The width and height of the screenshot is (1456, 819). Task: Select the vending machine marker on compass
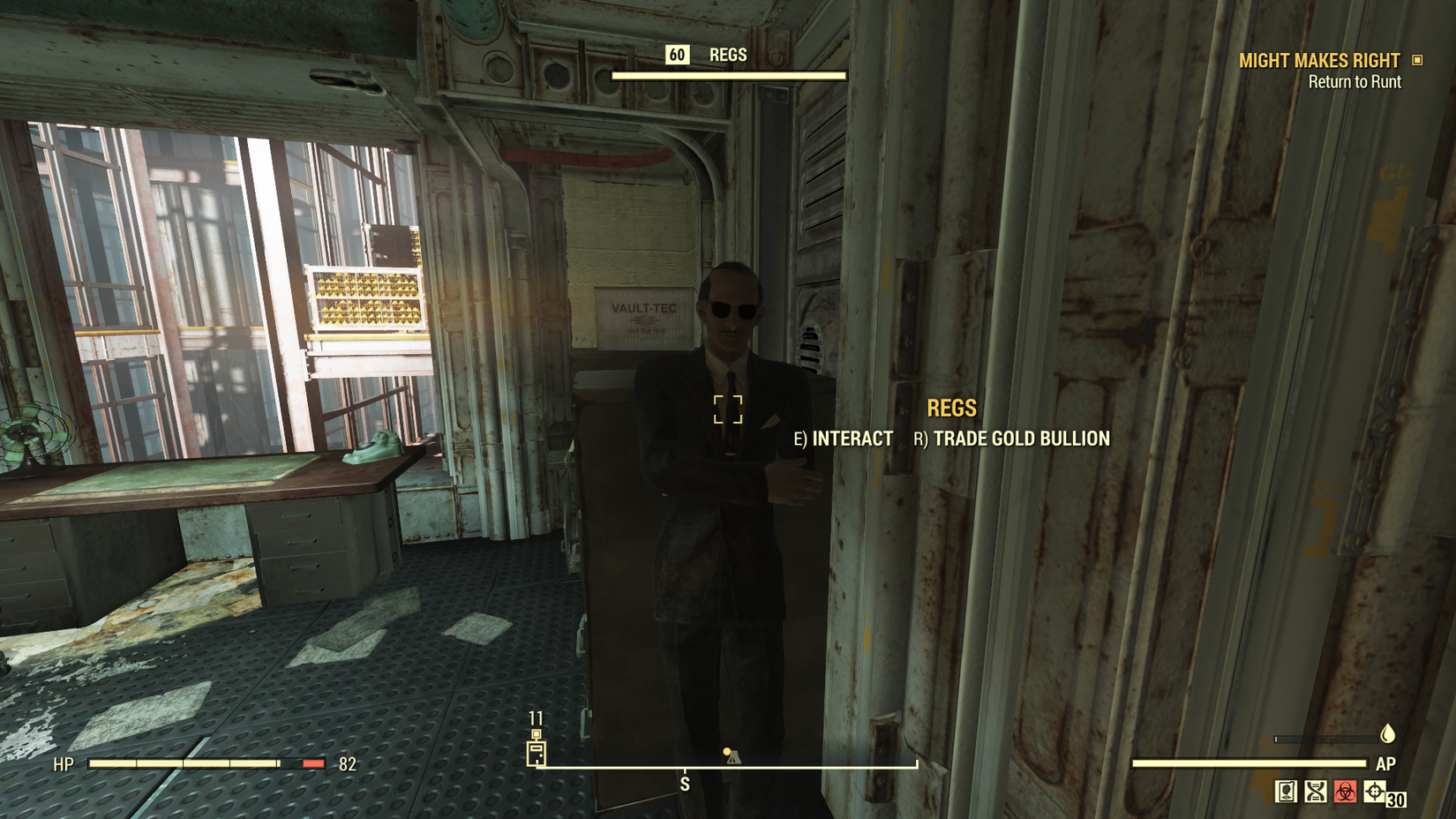[x=537, y=752]
